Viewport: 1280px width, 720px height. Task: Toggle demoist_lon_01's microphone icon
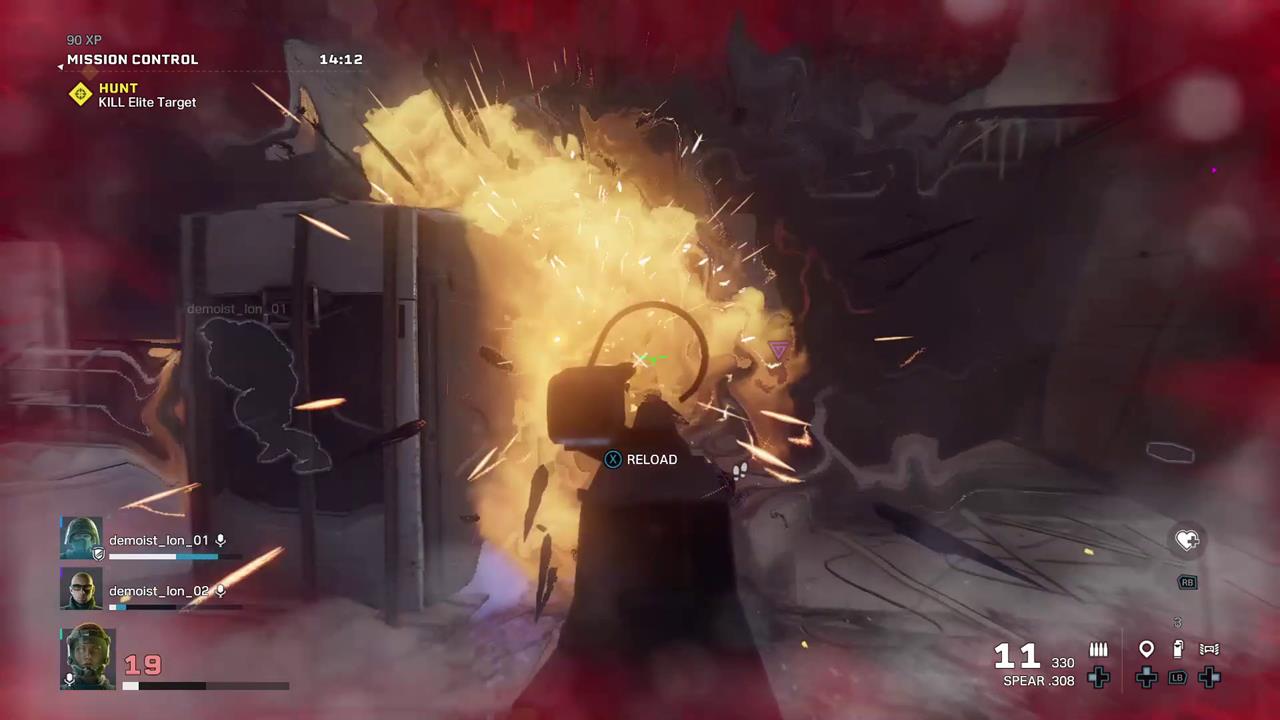tap(221, 541)
